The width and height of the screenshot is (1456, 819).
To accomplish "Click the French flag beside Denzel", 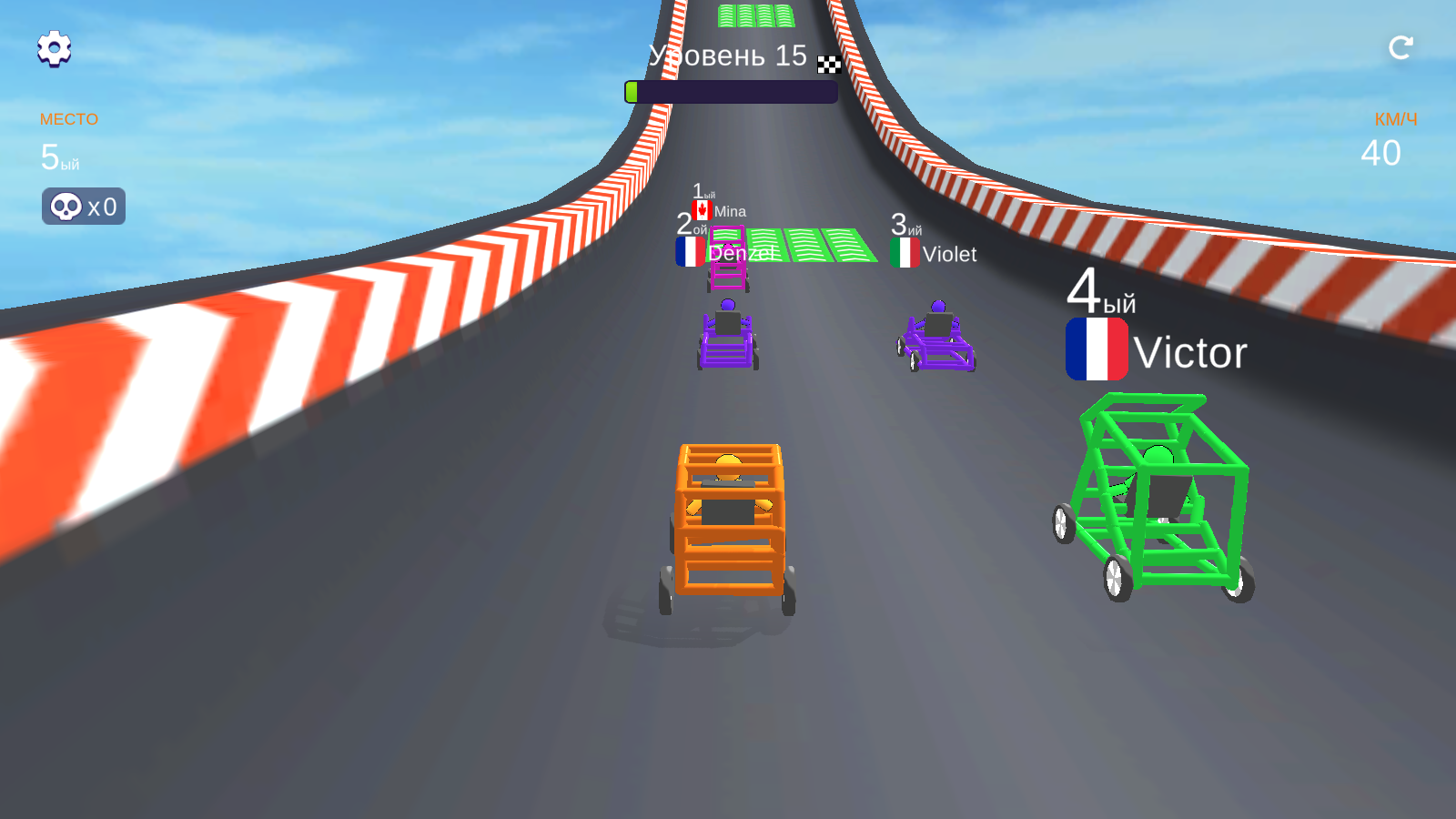I will click(x=690, y=253).
